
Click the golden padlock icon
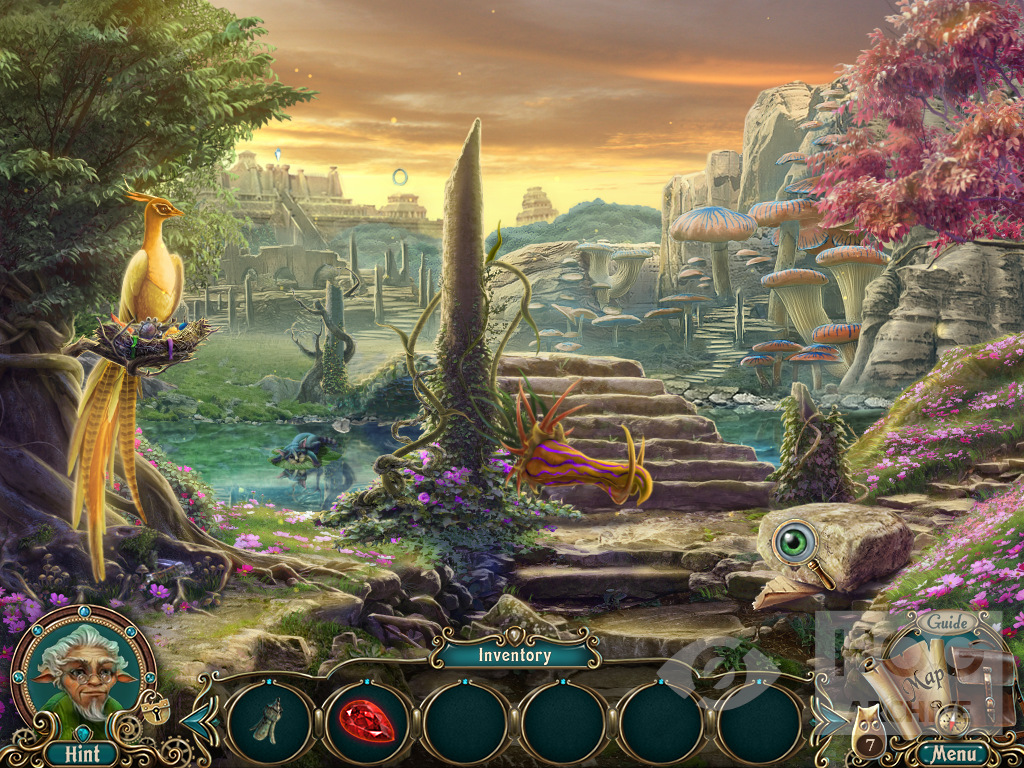point(155,709)
